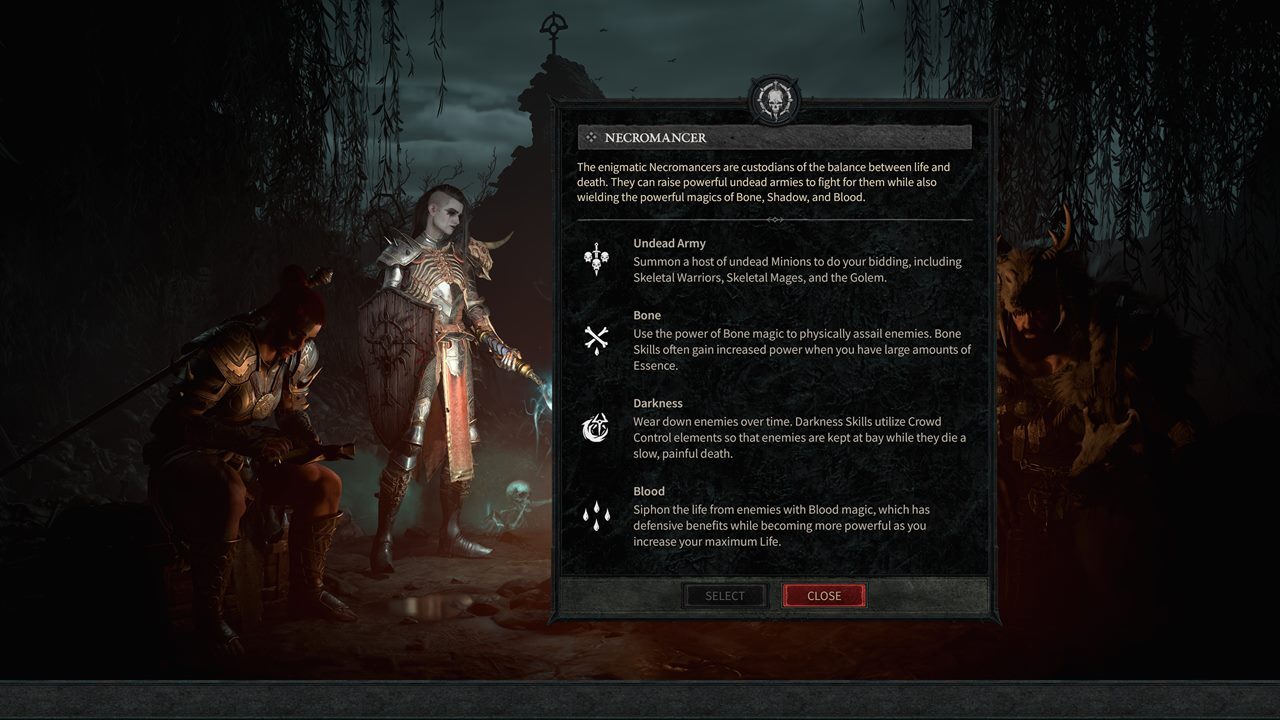Click the Darkness crescent swirl icon
Image resolution: width=1280 pixels, height=720 pixels.
pyautogui.click(x=596, y=425)
